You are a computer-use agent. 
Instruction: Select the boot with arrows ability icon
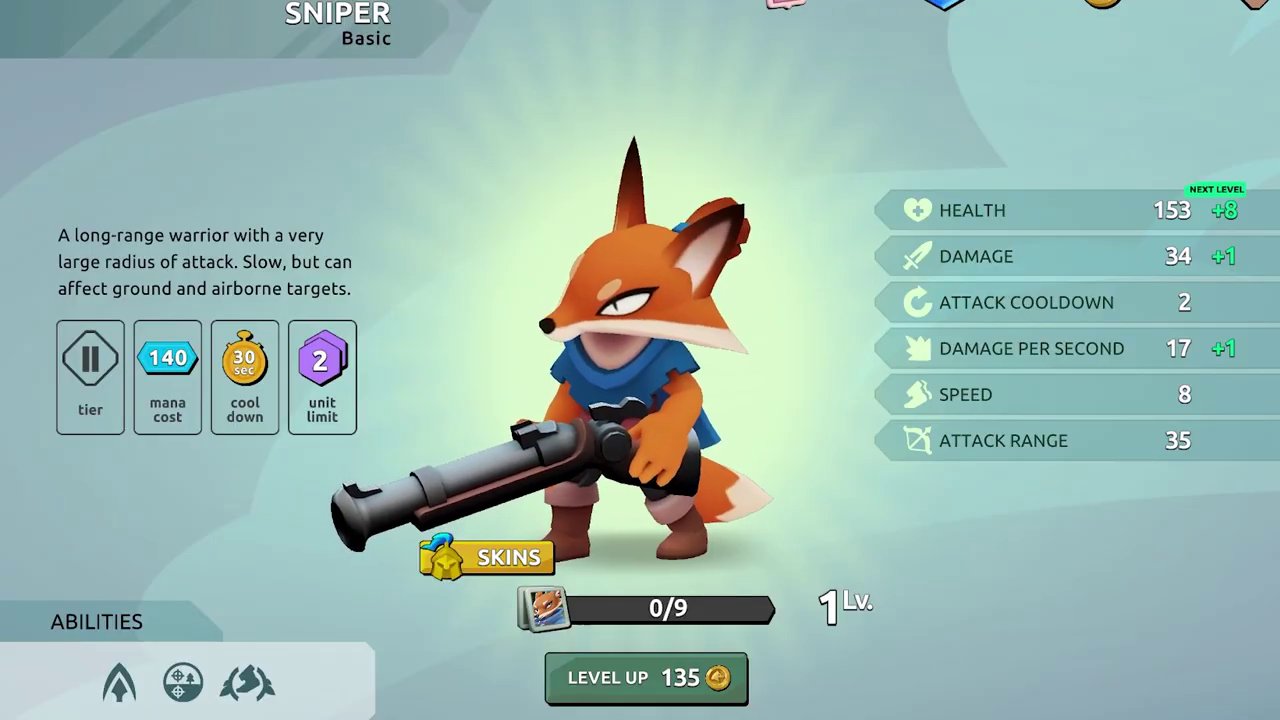click(x=247, y=683)
